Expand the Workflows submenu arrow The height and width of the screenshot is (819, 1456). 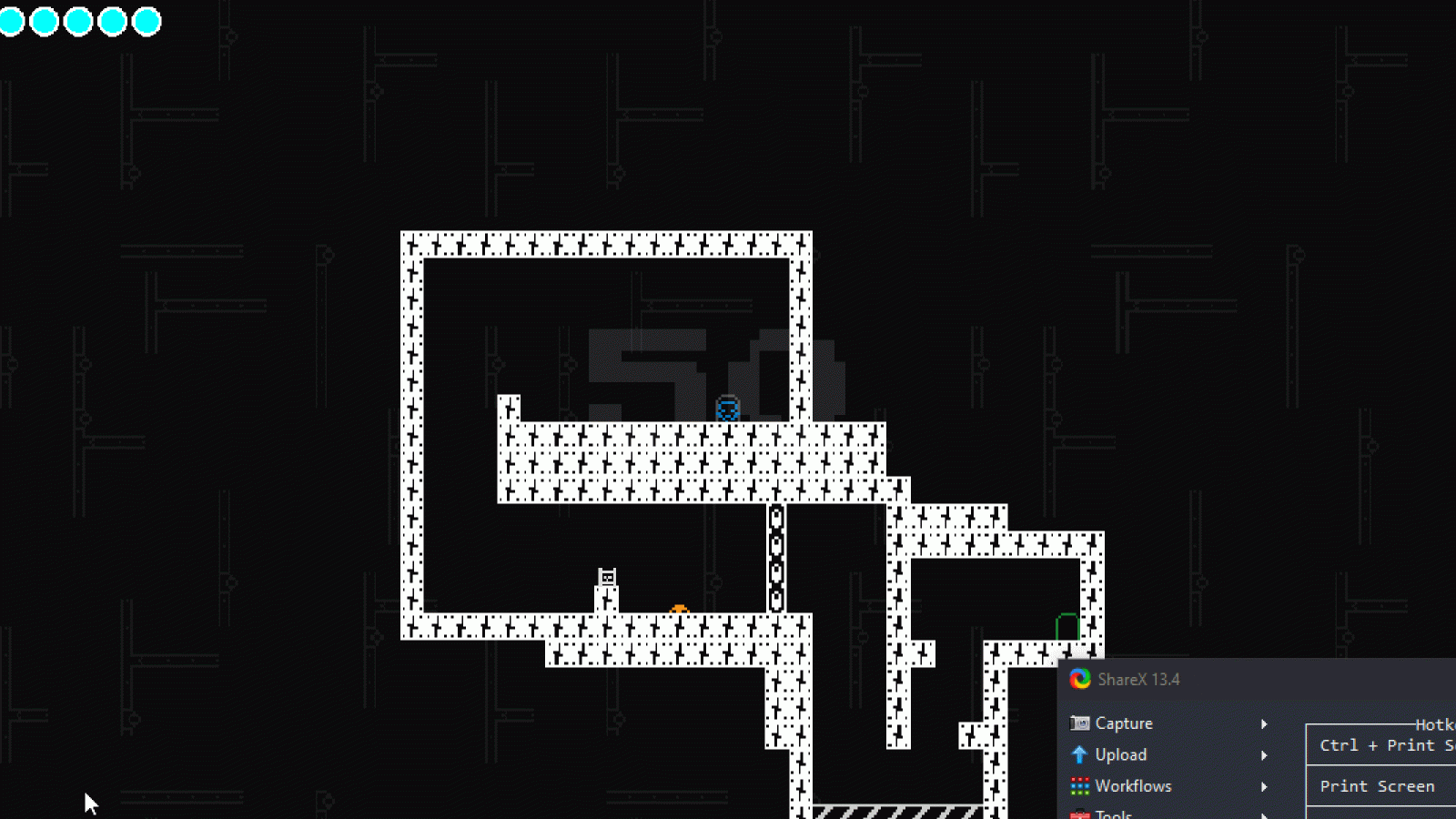1265,786
